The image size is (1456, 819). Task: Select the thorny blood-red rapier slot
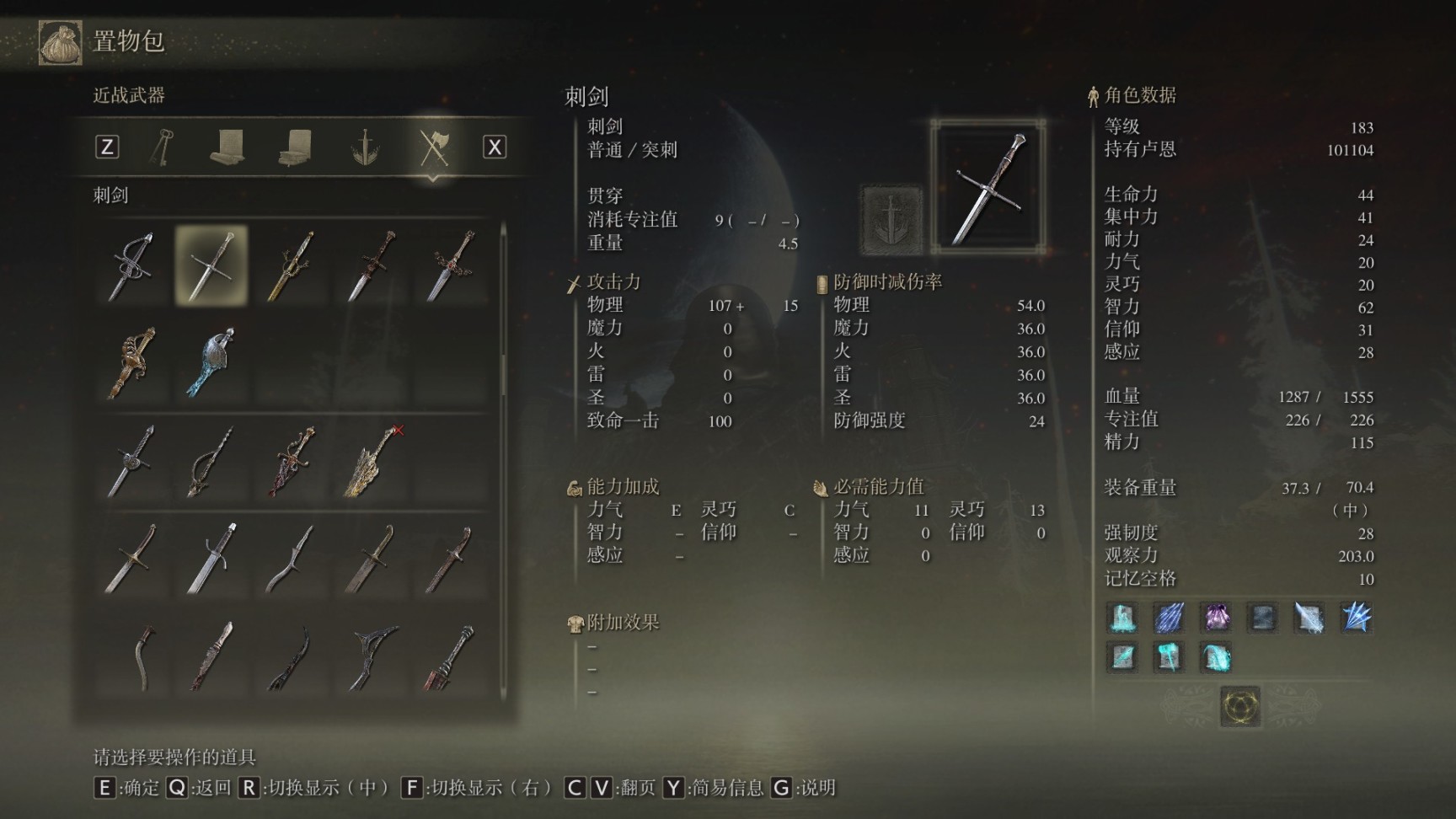pyautogui.click(x=291, y=461)
